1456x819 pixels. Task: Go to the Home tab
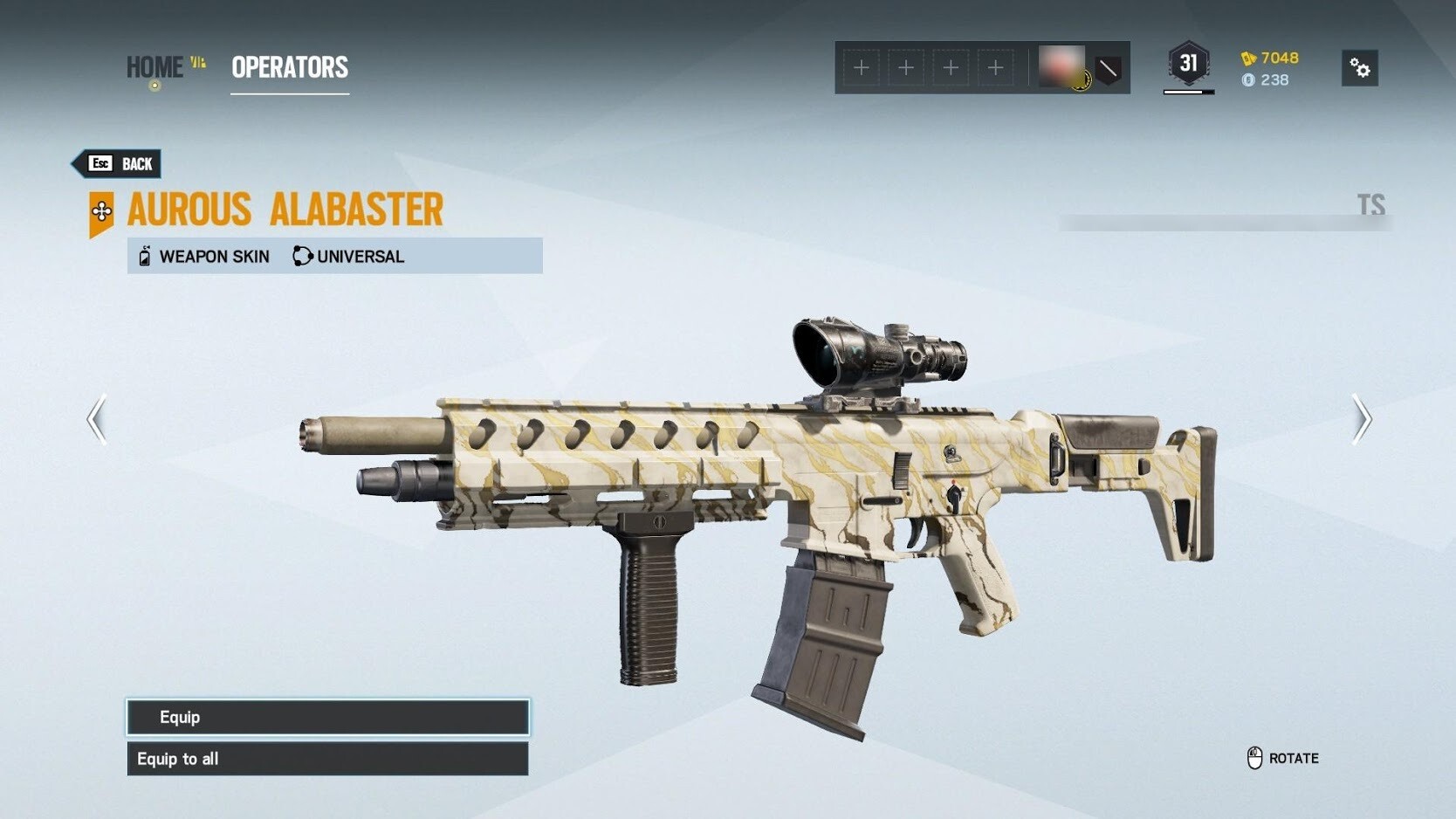coord(155,67)
